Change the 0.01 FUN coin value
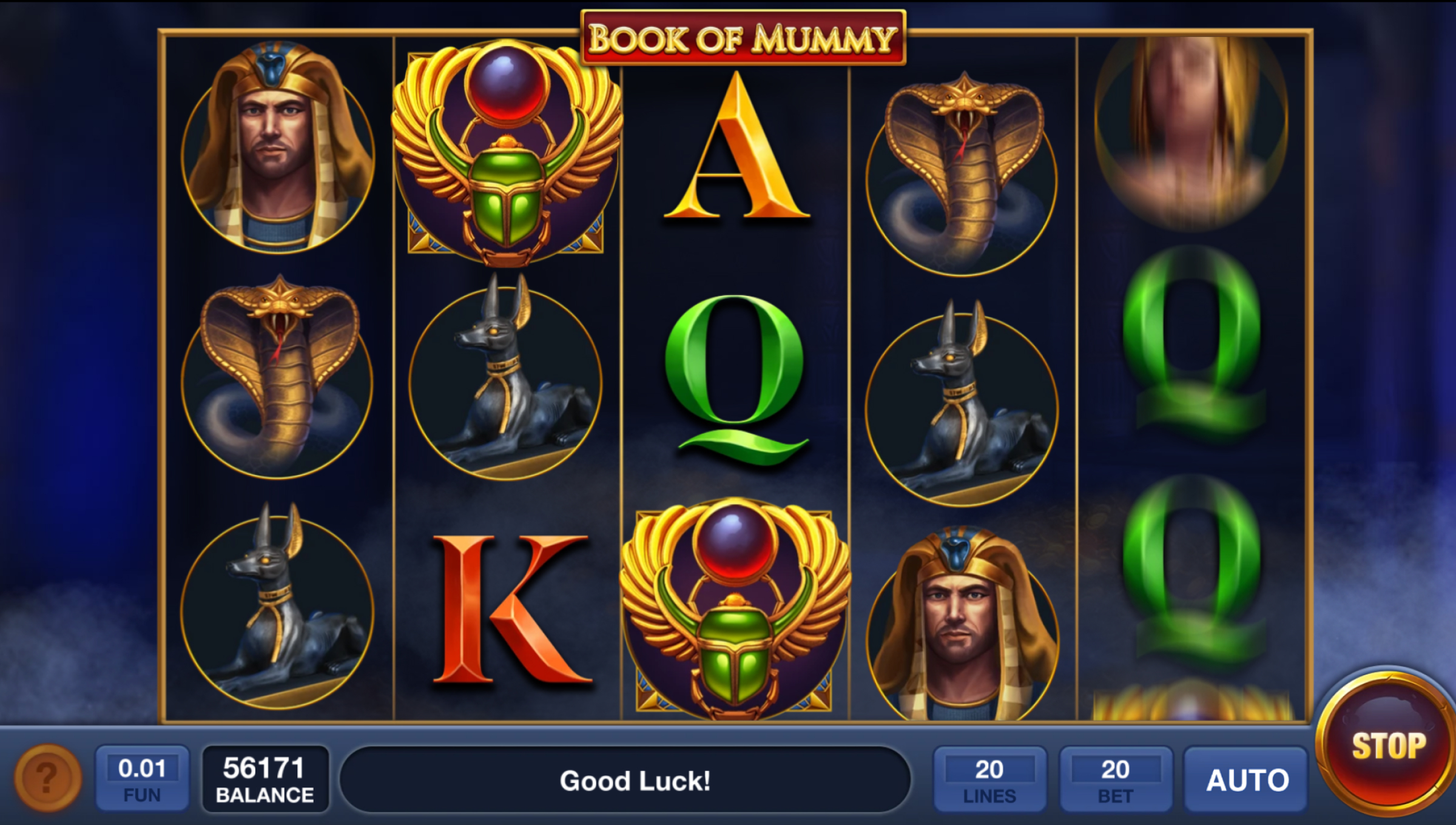Screen dimensions: 1456x825 point(142,779)
